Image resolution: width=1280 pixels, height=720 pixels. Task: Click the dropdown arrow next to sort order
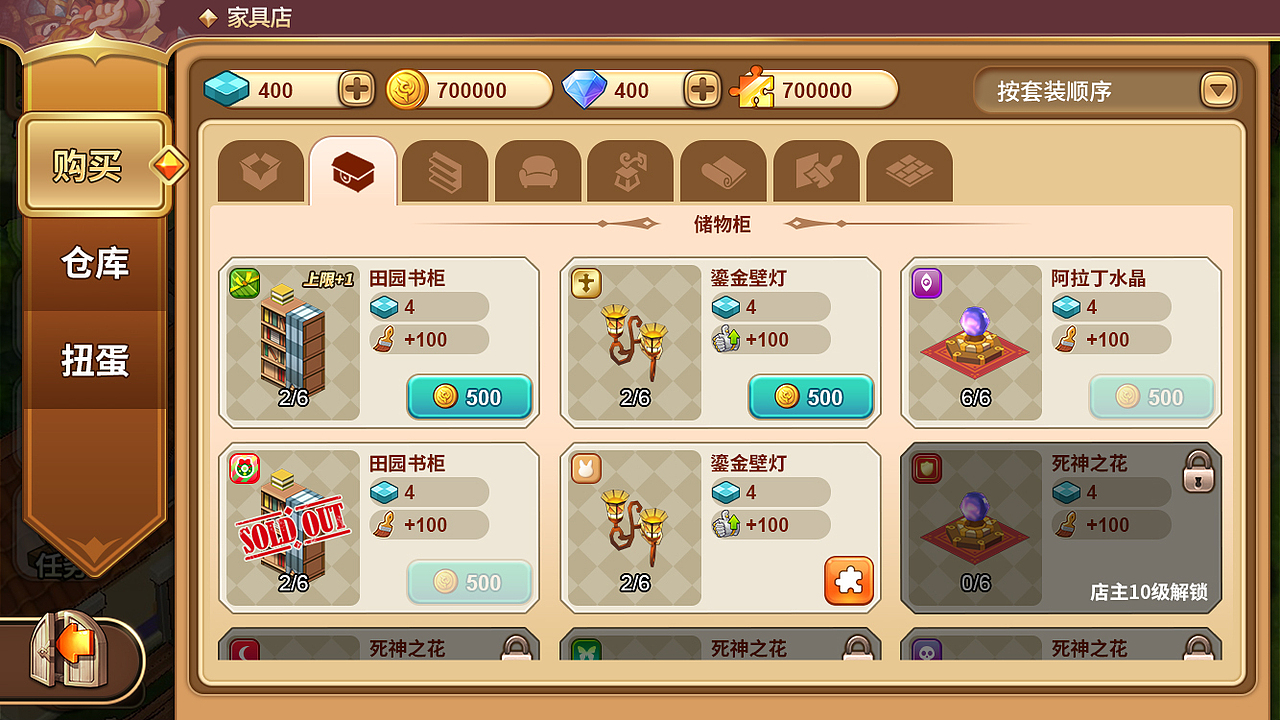tap(1216, 90)
